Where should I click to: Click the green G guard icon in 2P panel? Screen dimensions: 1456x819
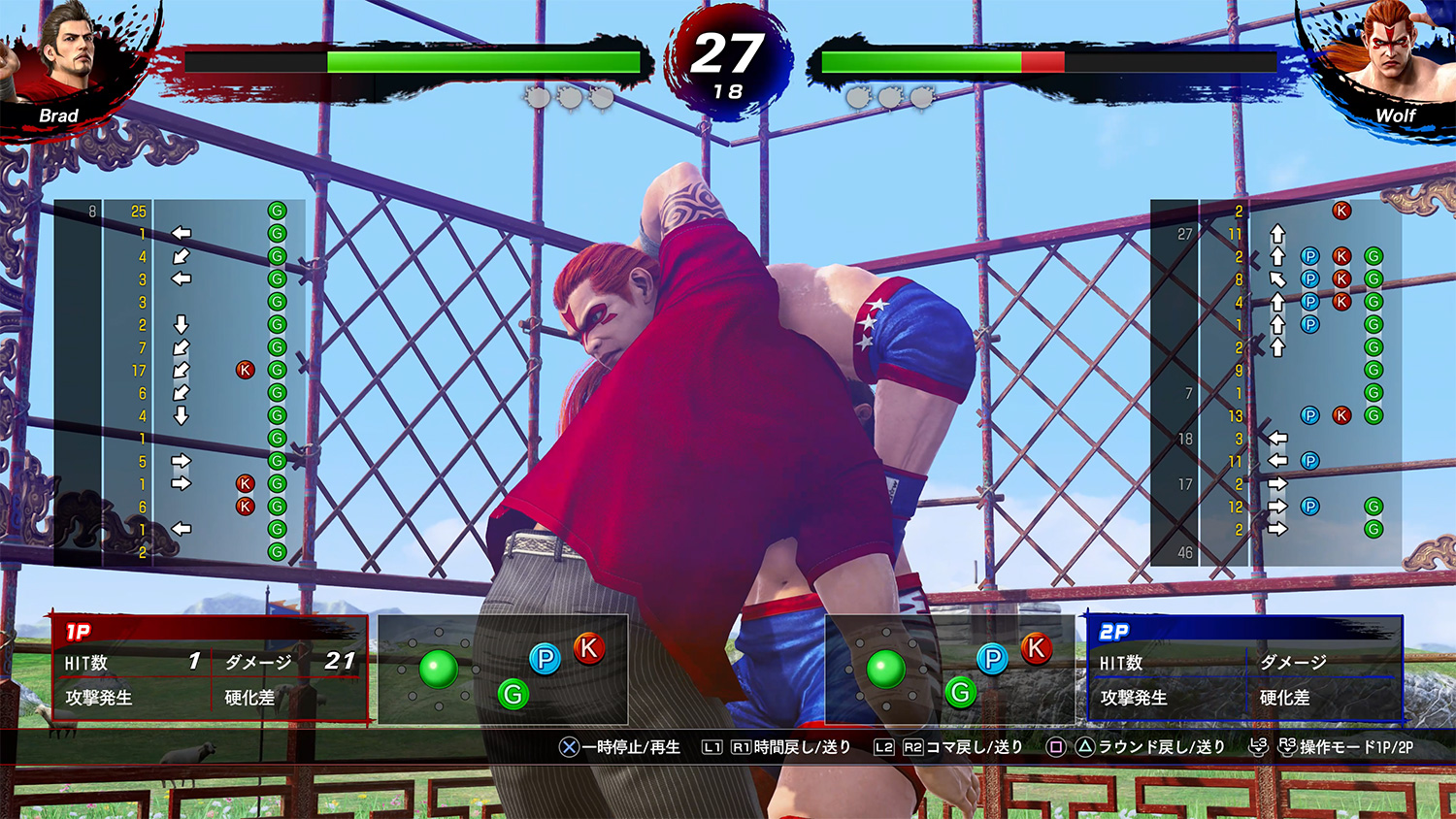963,692
